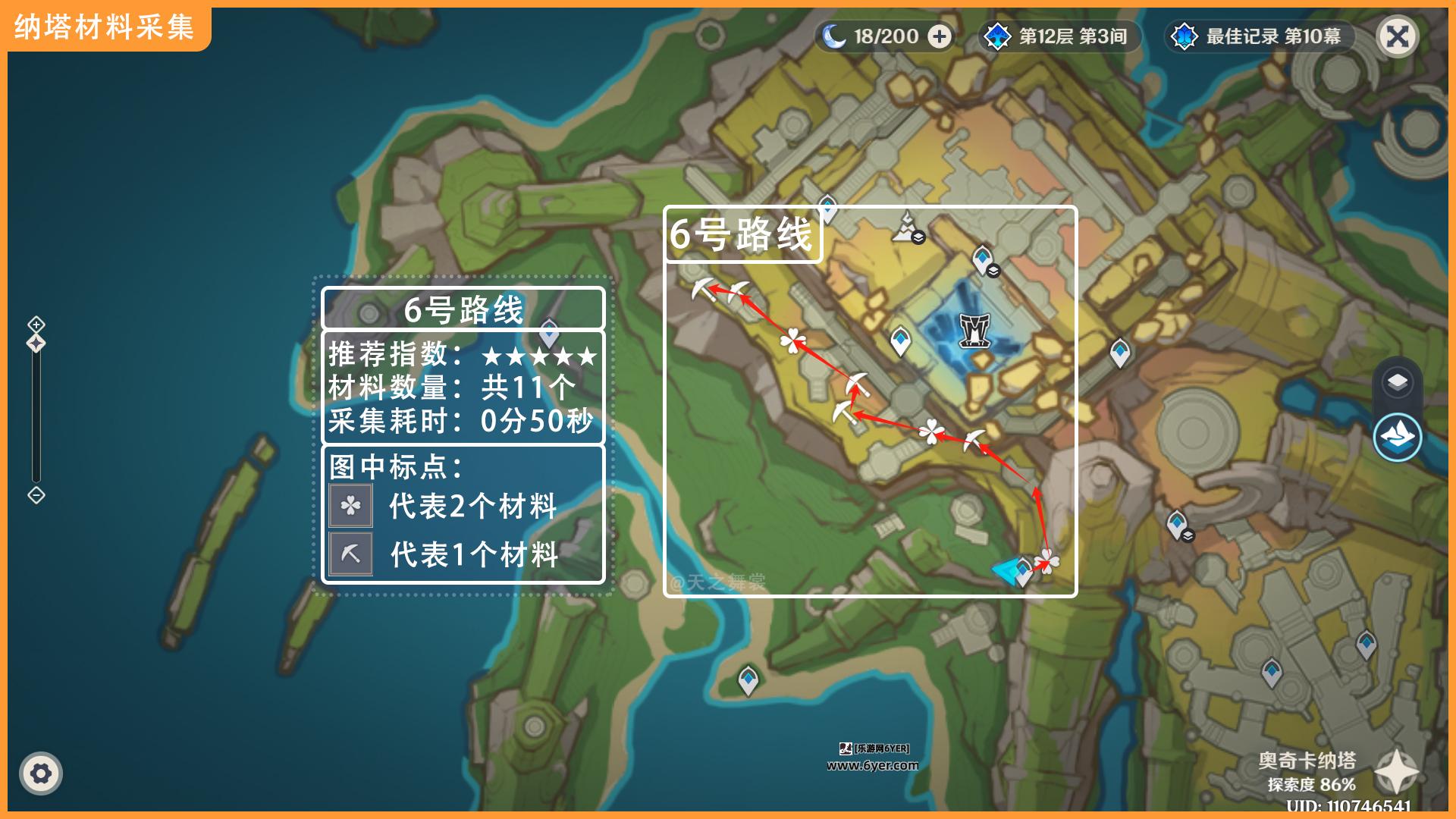This screenshot has height=819, width=1456.
Task: Select the Statue of the Seven marker
Action: click(x=907, y=227)
